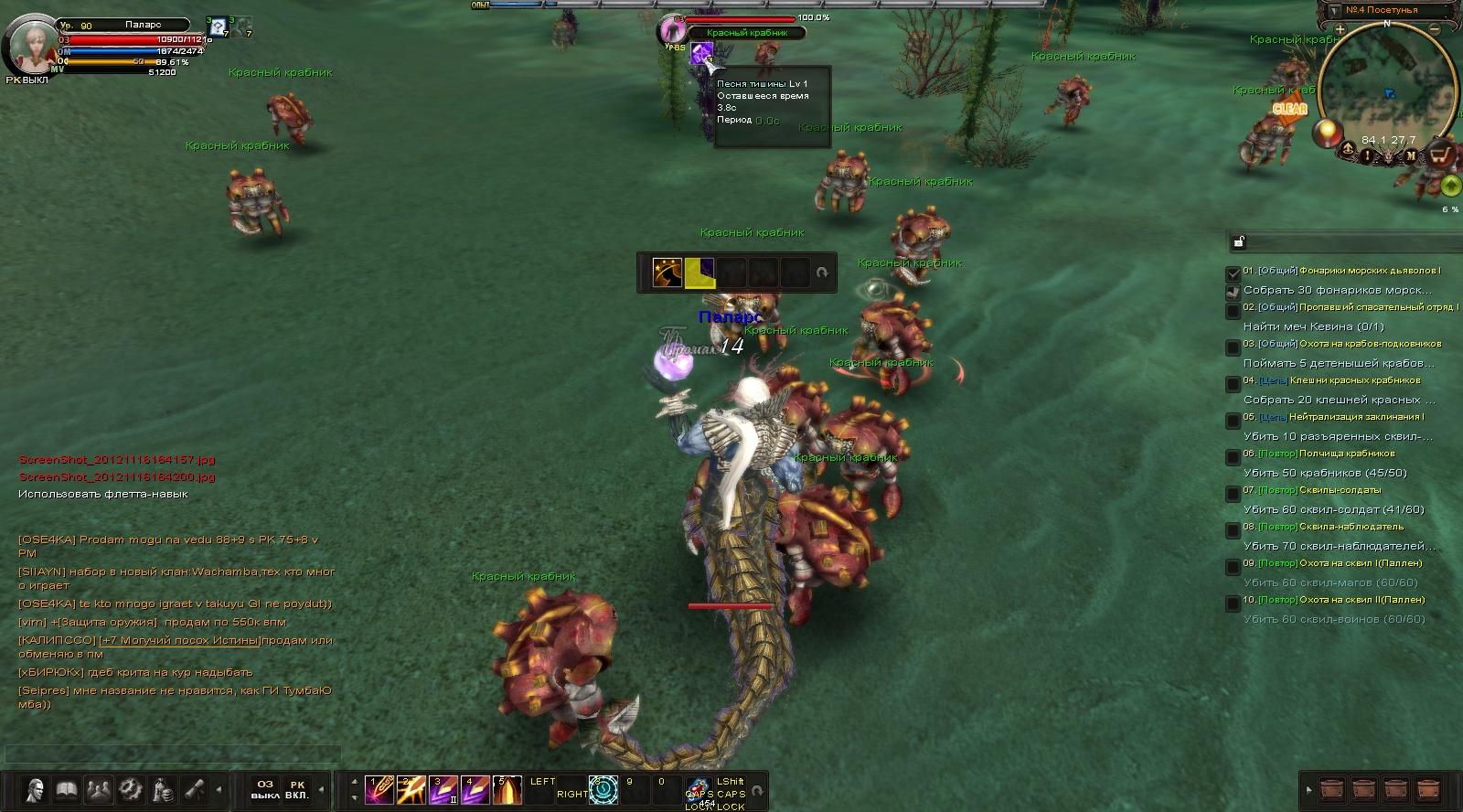Zoom in the minimap with plus button
Viewport: 1463px width, 812px height.
click(1340, 29)
